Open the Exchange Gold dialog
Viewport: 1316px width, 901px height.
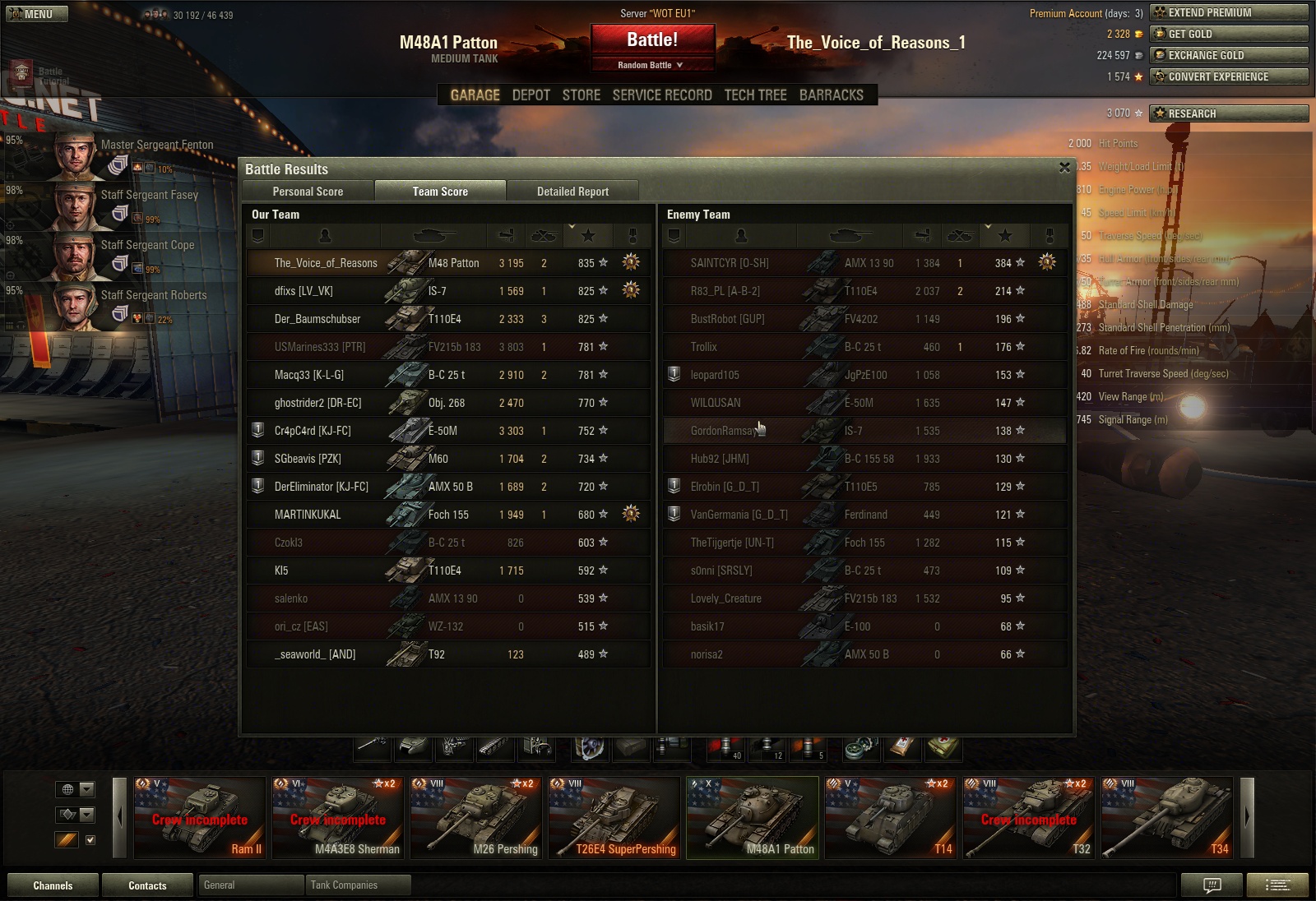[x=1229, y=55]
